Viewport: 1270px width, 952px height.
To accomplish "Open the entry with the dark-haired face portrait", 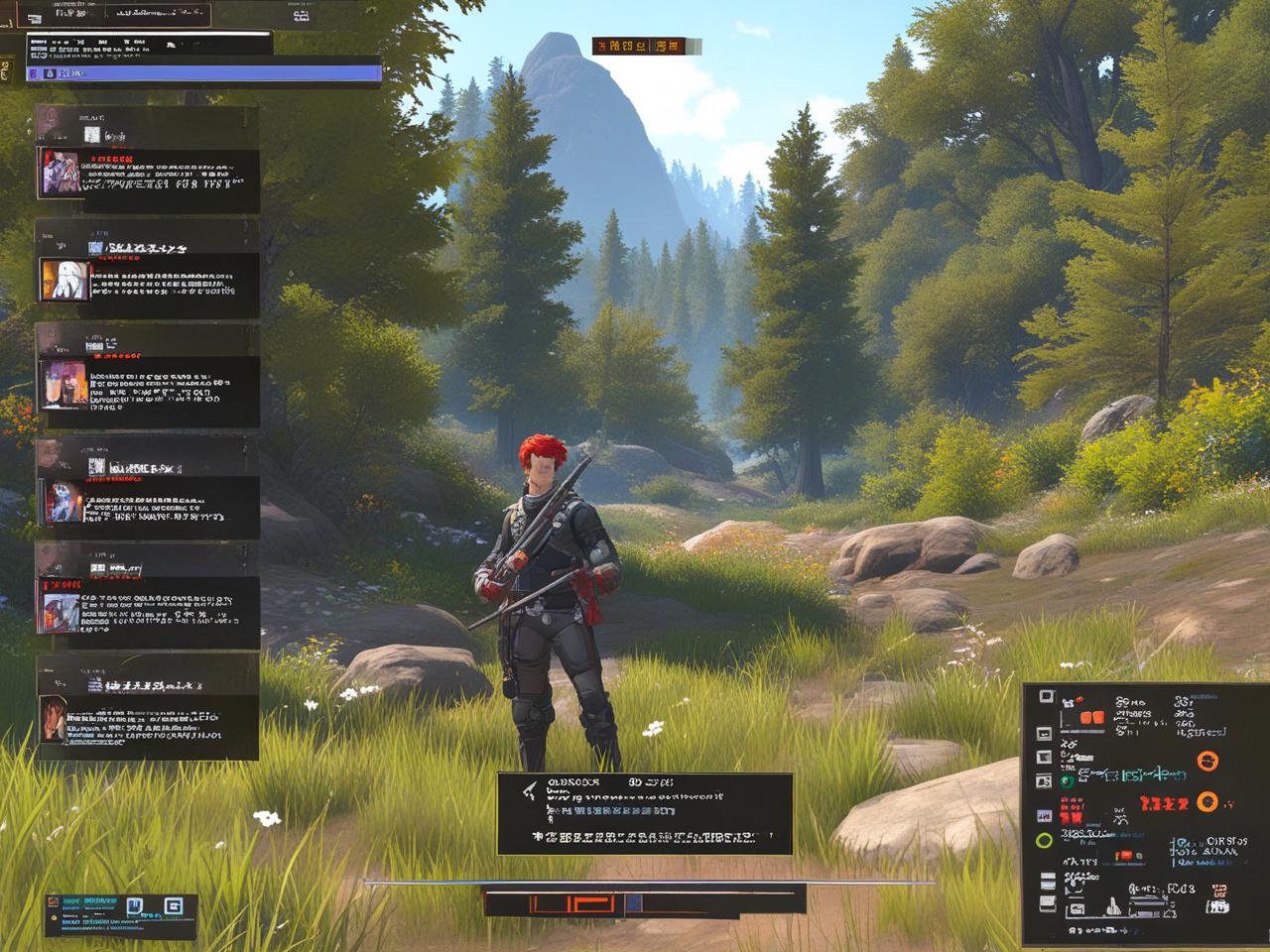I will pos(54,718).
